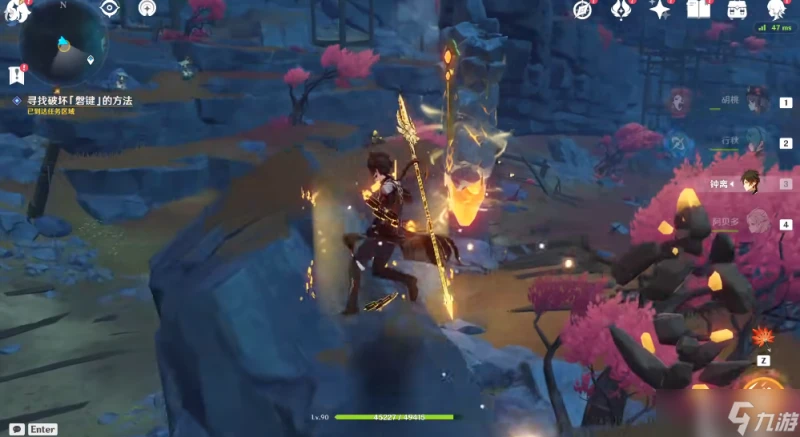The height and width of the screenshot is (437, 800).
Task: Open the Paimon menu
Action: [x=12, y=12]
